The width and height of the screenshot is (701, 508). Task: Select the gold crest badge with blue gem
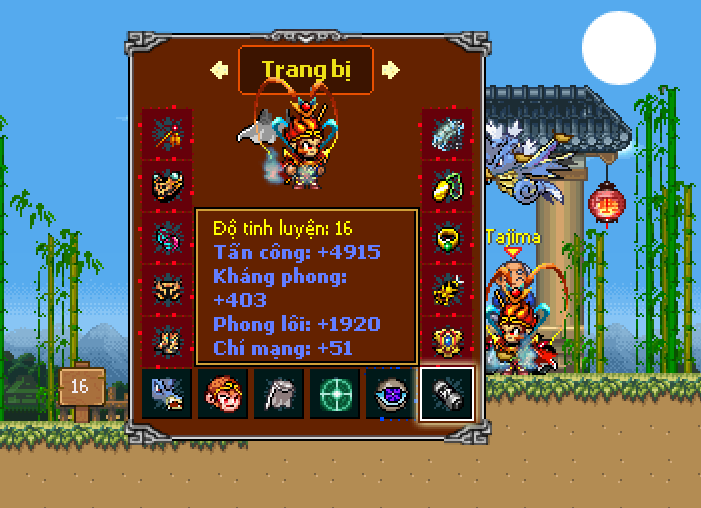point(447,340)
